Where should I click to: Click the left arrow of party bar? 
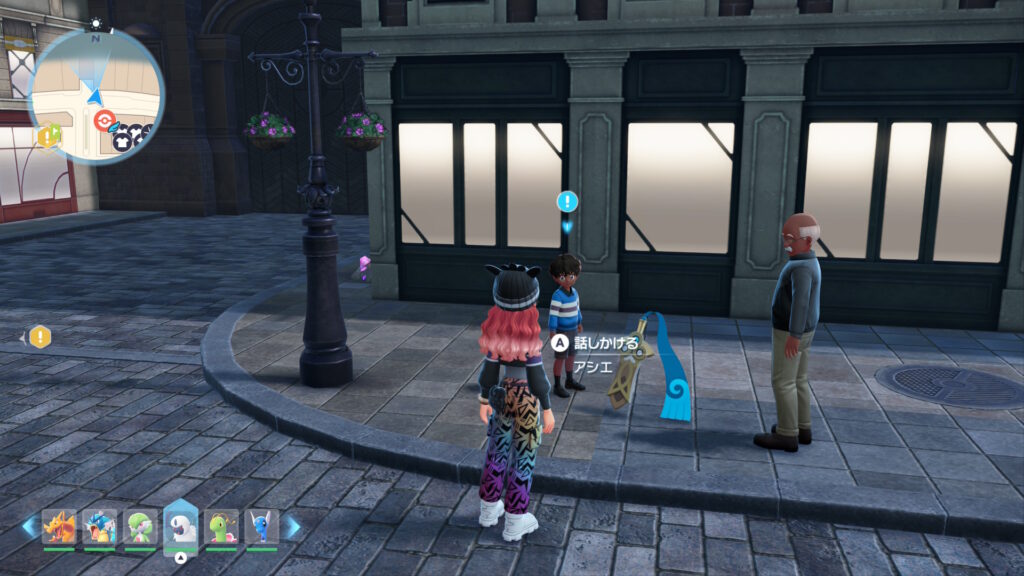point(29,526)
